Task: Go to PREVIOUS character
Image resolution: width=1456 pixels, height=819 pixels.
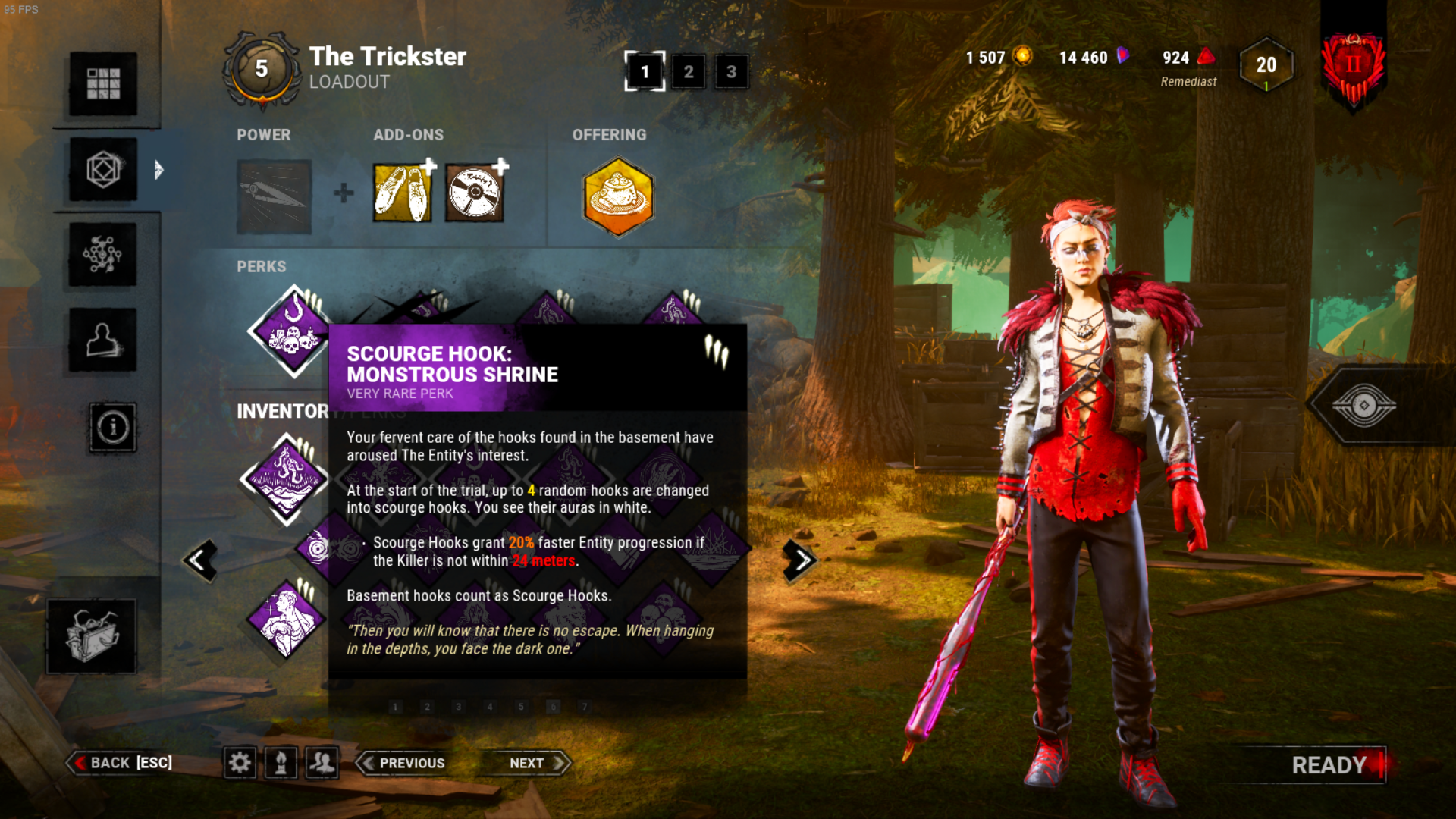Action: coord(403,763)
